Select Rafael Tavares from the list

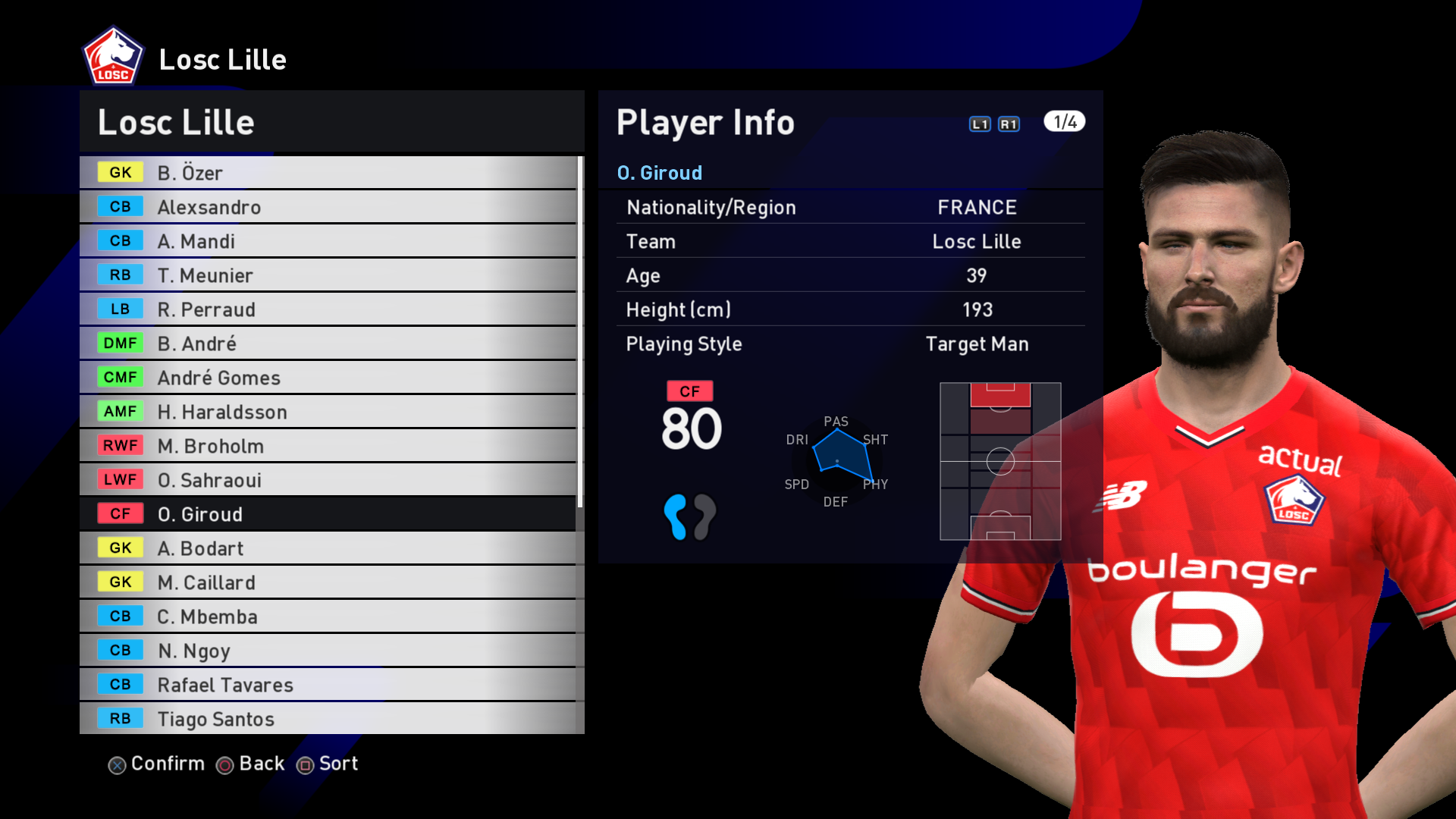point(328,685)
